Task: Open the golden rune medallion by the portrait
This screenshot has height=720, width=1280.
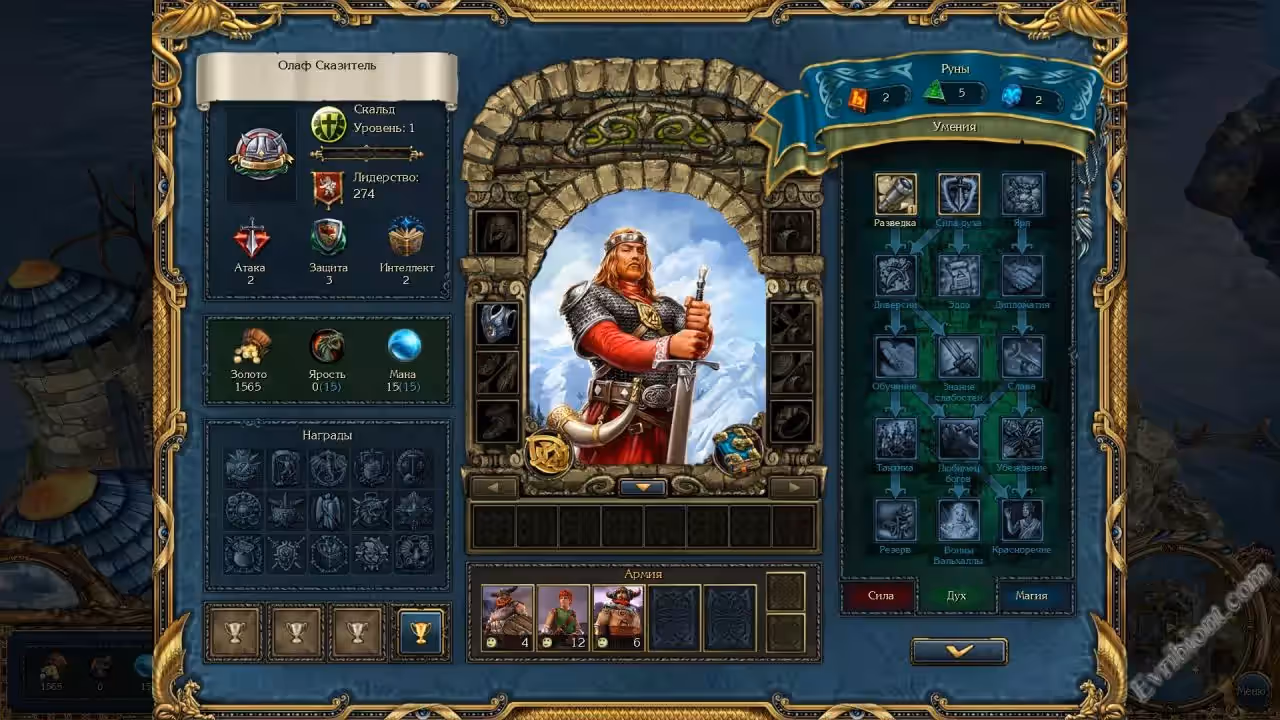Action: pos(548,453)
